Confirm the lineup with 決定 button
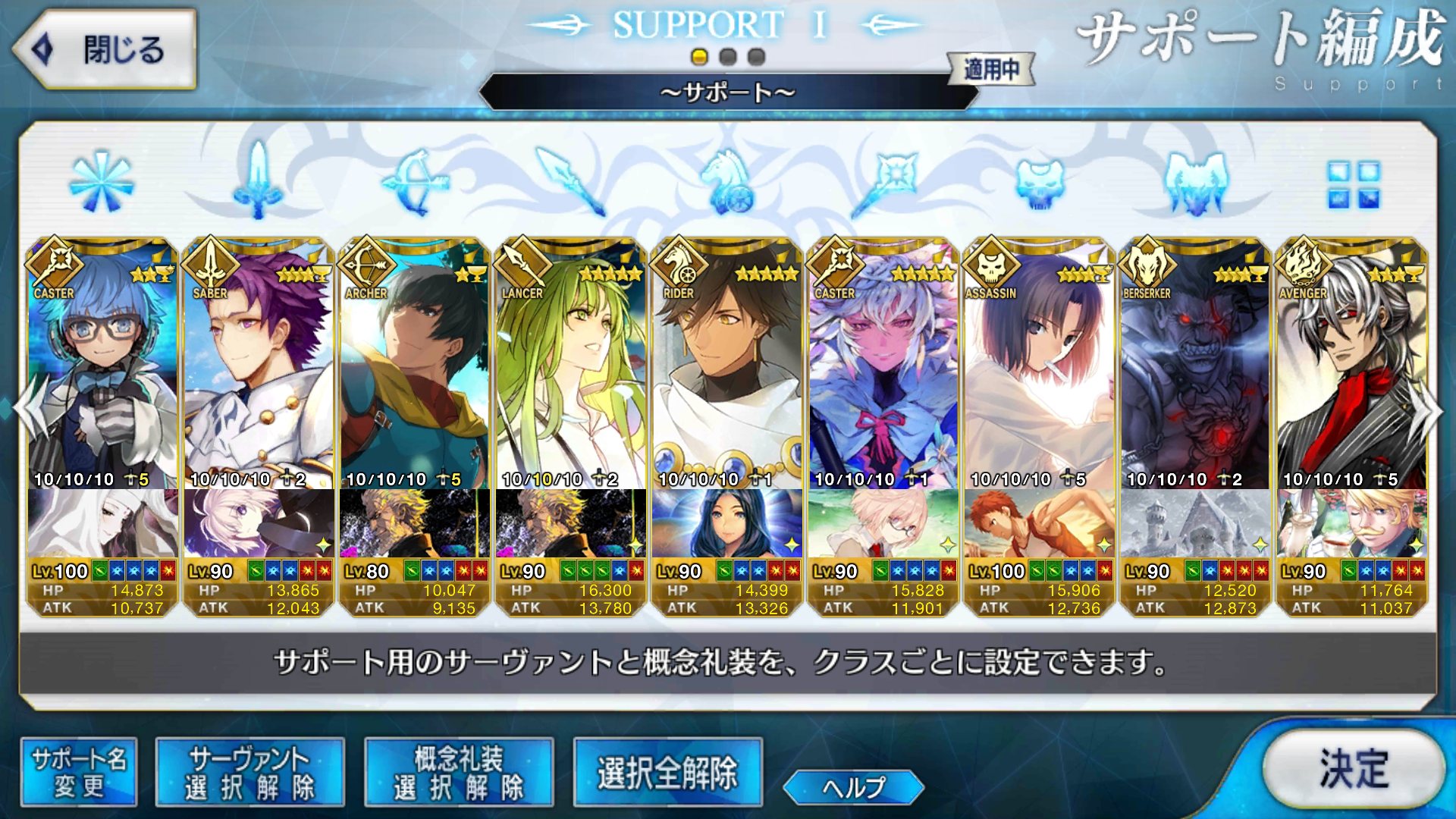This screenshot has height=819, width=1456. (1354, 769)
